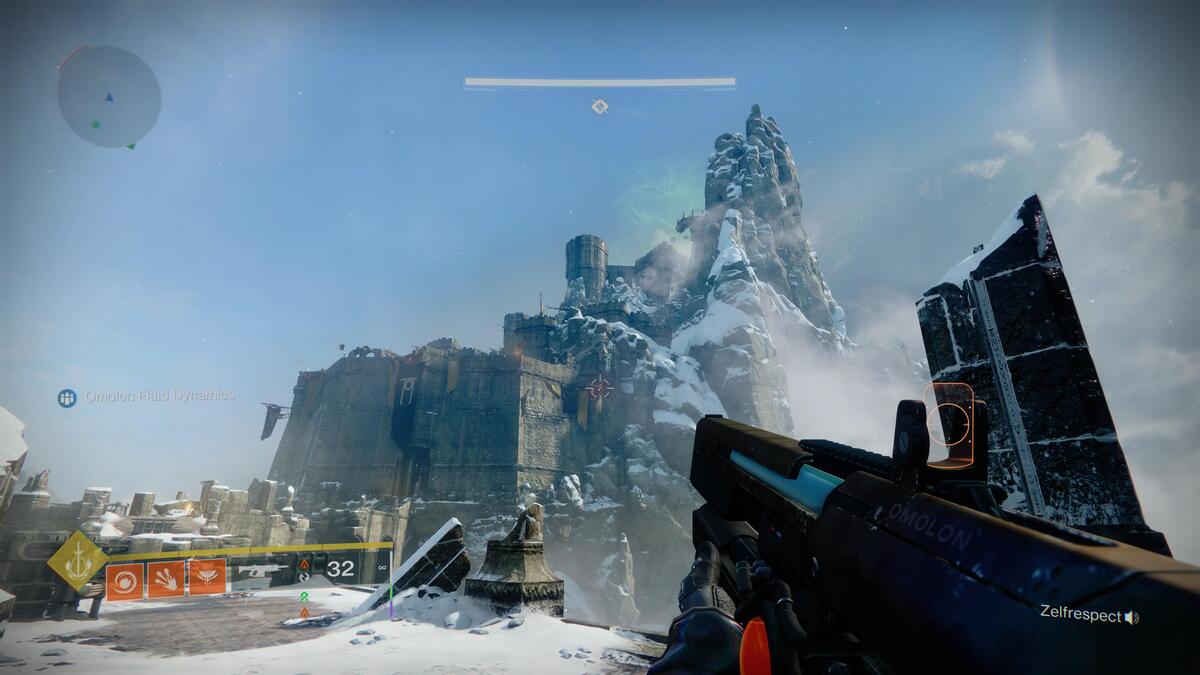Viewport: 1200px width, 675px height.
Task: Click the Omolon Fluid Dynamics perk icon
Action: (67, 398)
